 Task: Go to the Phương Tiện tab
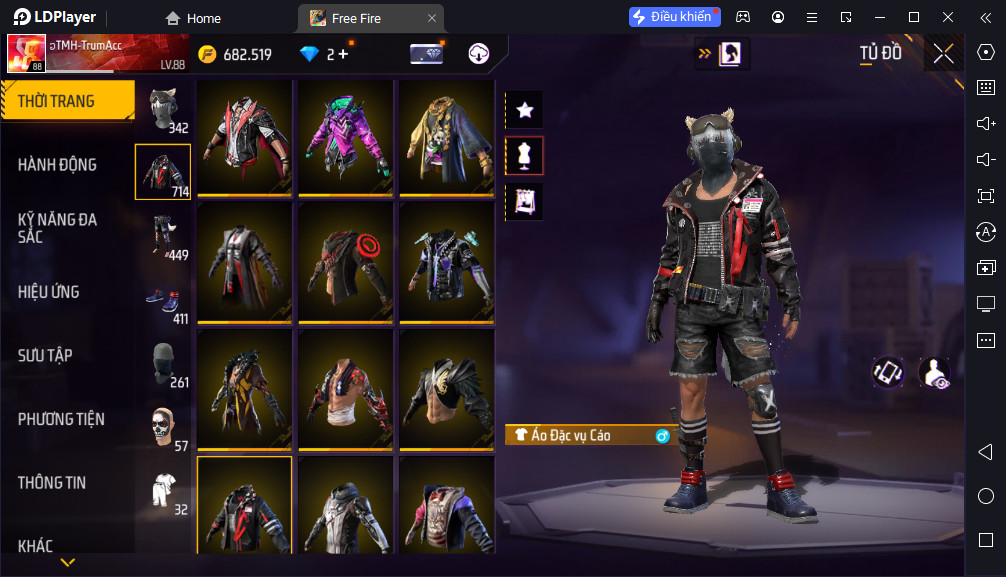click(x=61, y=419)
